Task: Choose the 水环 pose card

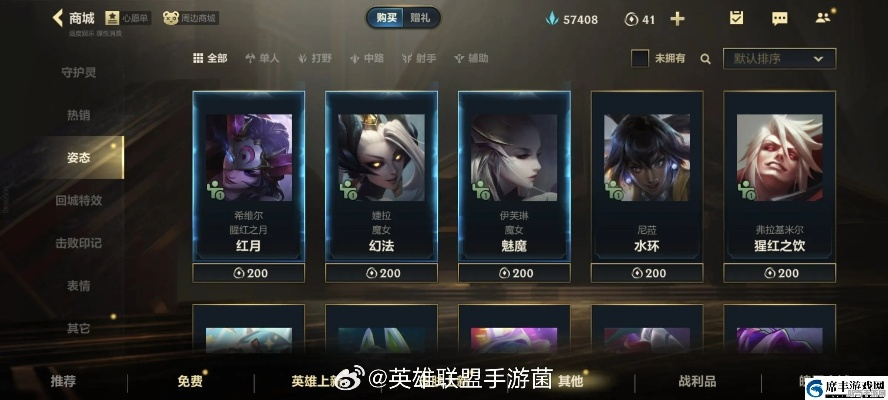Action: 647,180
